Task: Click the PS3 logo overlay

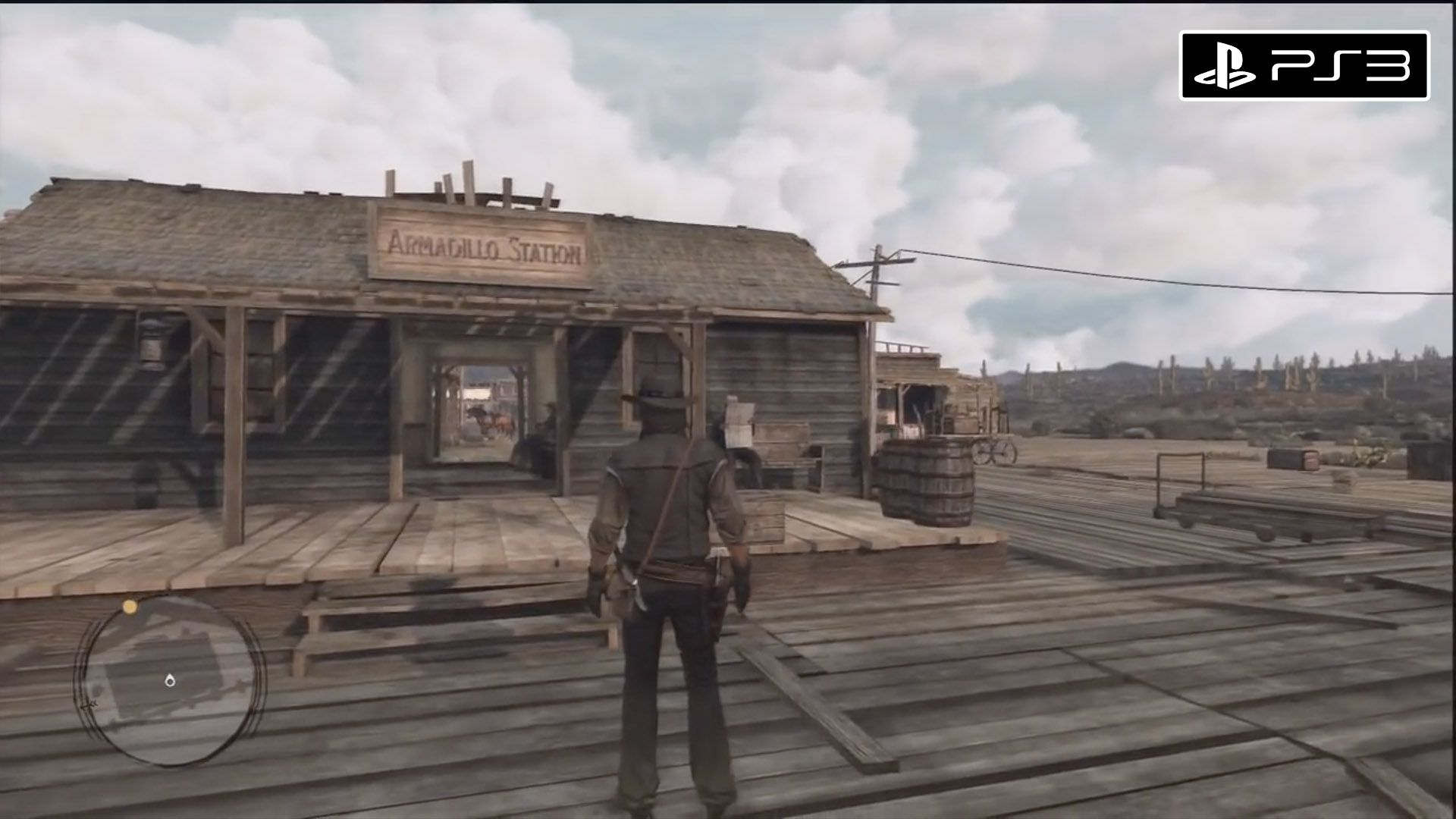Action: (1304, 66)
